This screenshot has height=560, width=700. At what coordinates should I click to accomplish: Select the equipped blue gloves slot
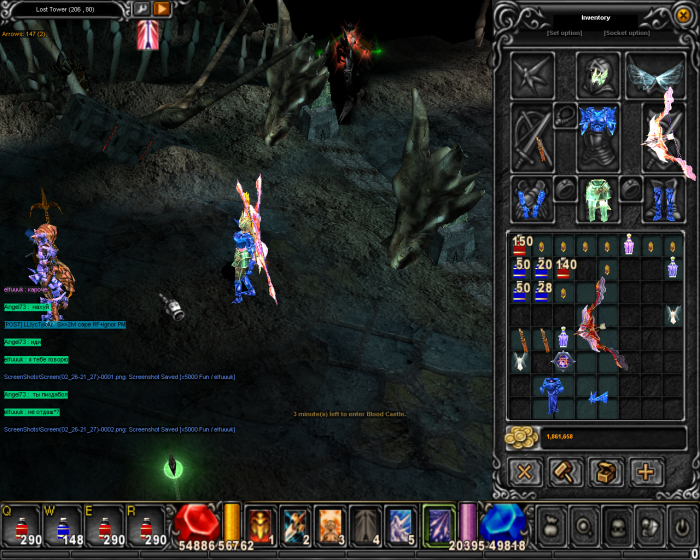pos(531,198)
